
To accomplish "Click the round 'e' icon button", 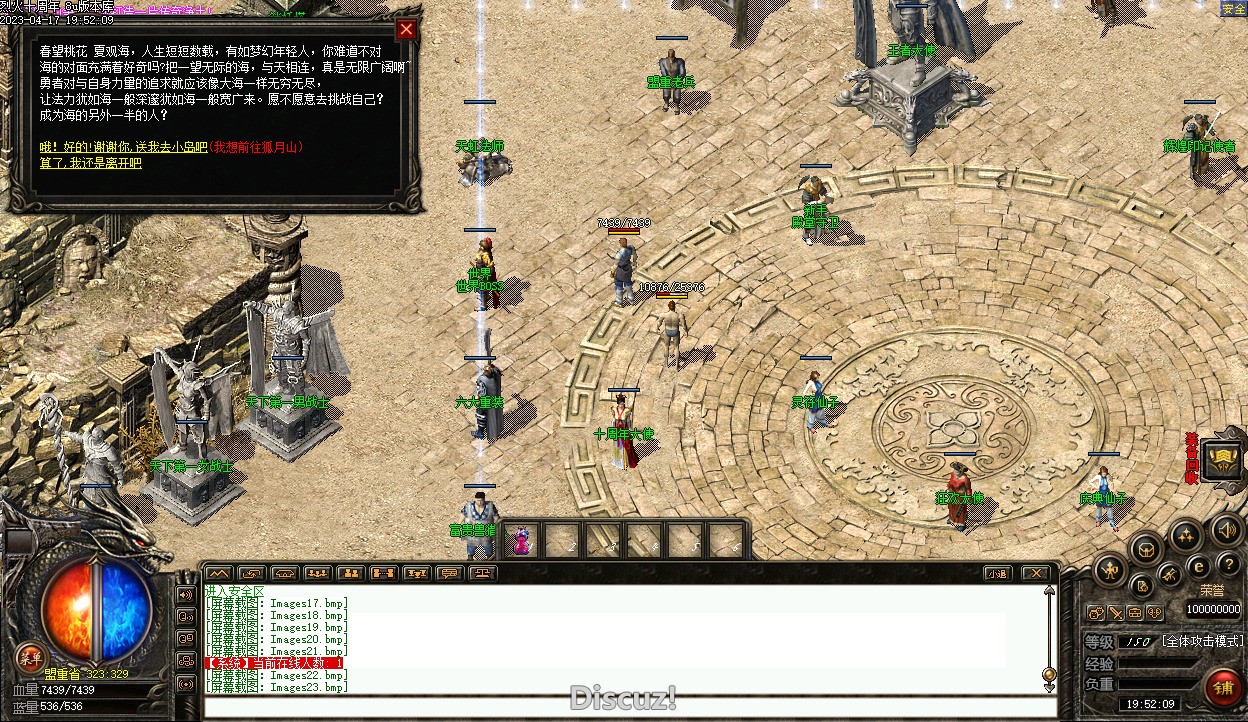I will [x=1198, y=566].
